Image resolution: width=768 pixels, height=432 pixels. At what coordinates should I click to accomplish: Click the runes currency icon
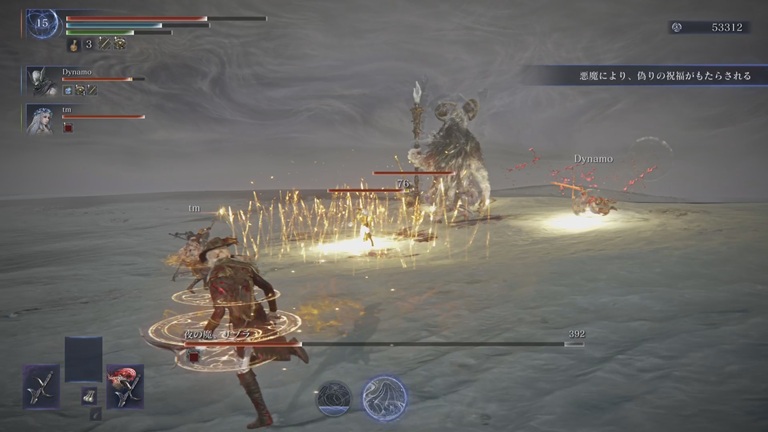pyautogui.click(x=677, y=27)
